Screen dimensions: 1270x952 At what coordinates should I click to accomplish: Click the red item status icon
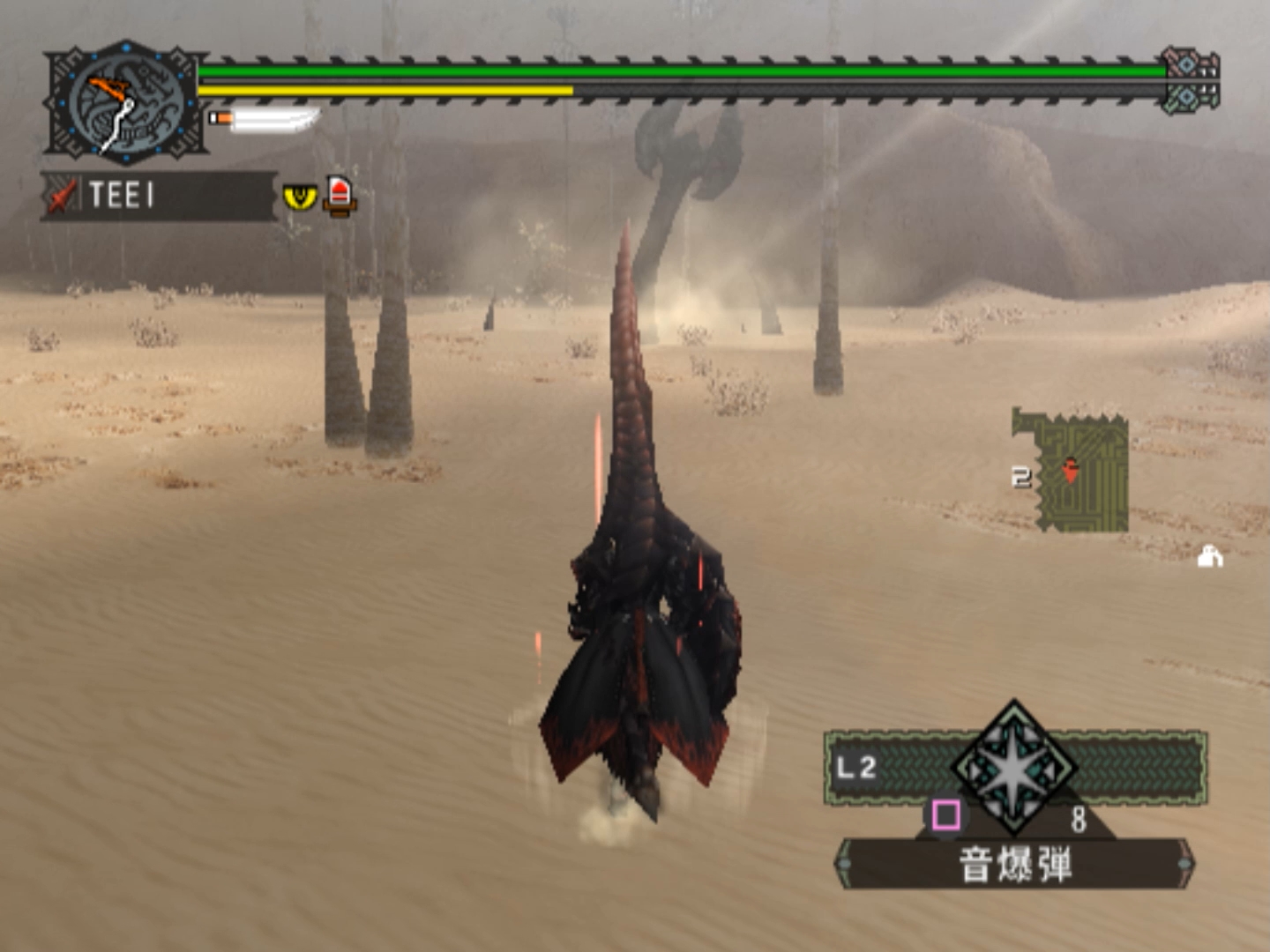coord(340,195)
